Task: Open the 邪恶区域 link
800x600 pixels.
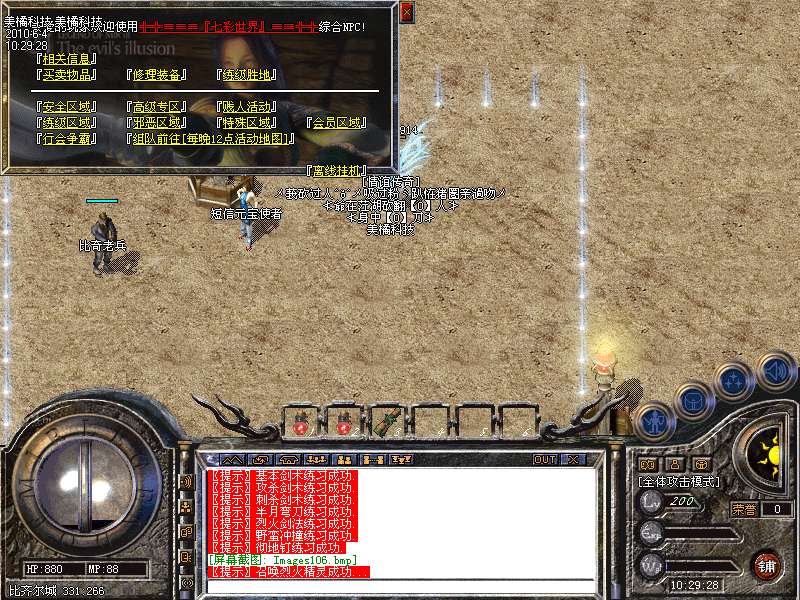Action: [x=157, y=123]
